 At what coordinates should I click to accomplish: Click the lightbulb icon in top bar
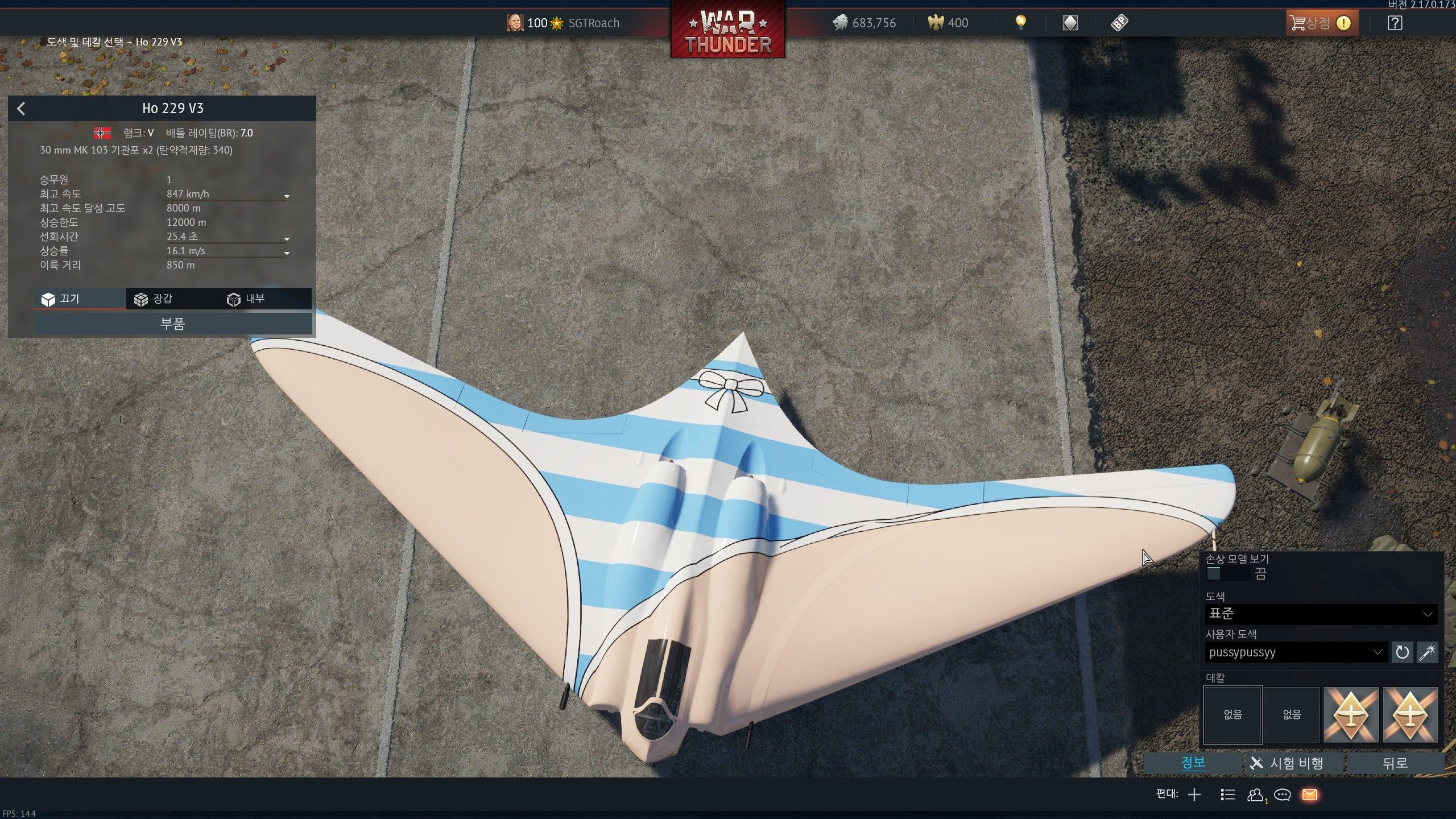point(1021,23)
